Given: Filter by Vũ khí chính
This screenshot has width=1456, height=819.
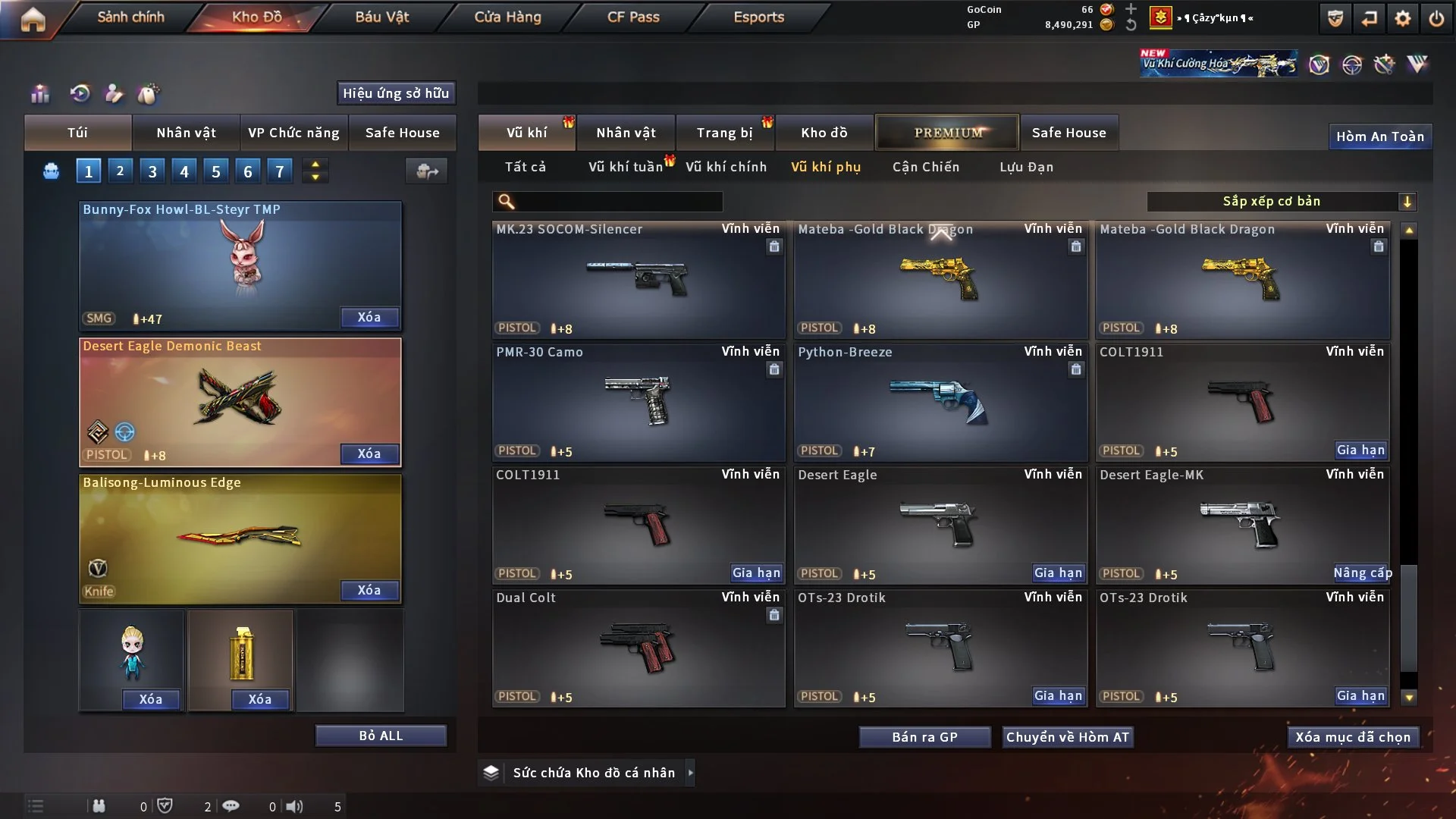Looking at the screenshot, I should coord(726,167).
